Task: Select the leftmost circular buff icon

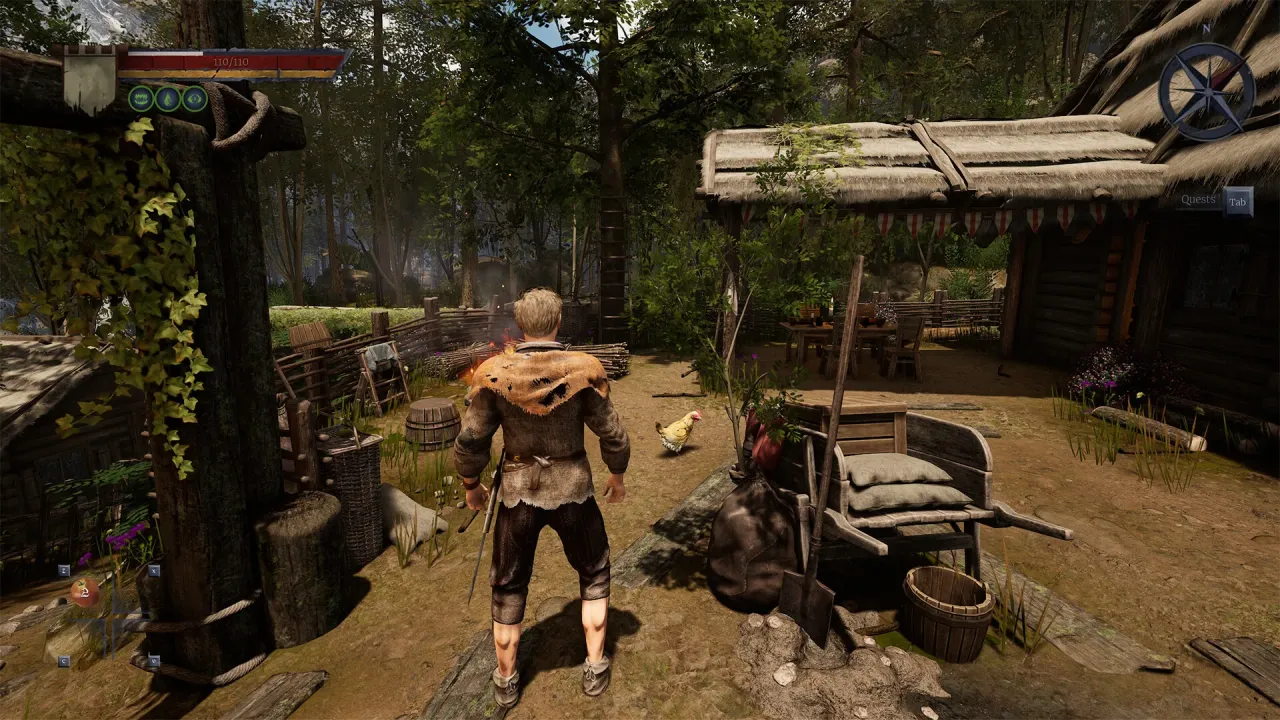Action: pos(142,99)
